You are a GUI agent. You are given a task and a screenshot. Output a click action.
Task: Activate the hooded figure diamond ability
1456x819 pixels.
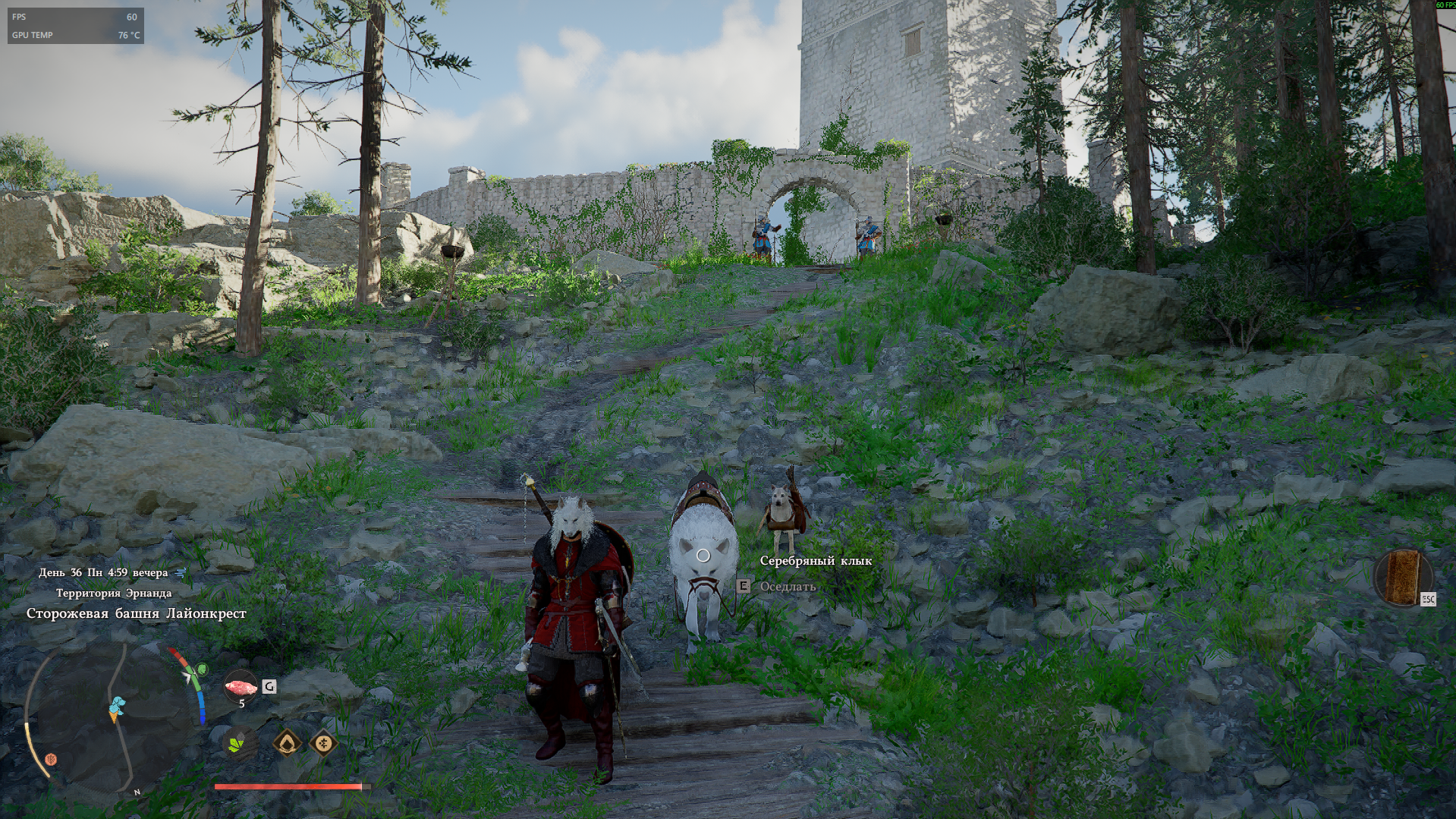[x=288, y=743]
